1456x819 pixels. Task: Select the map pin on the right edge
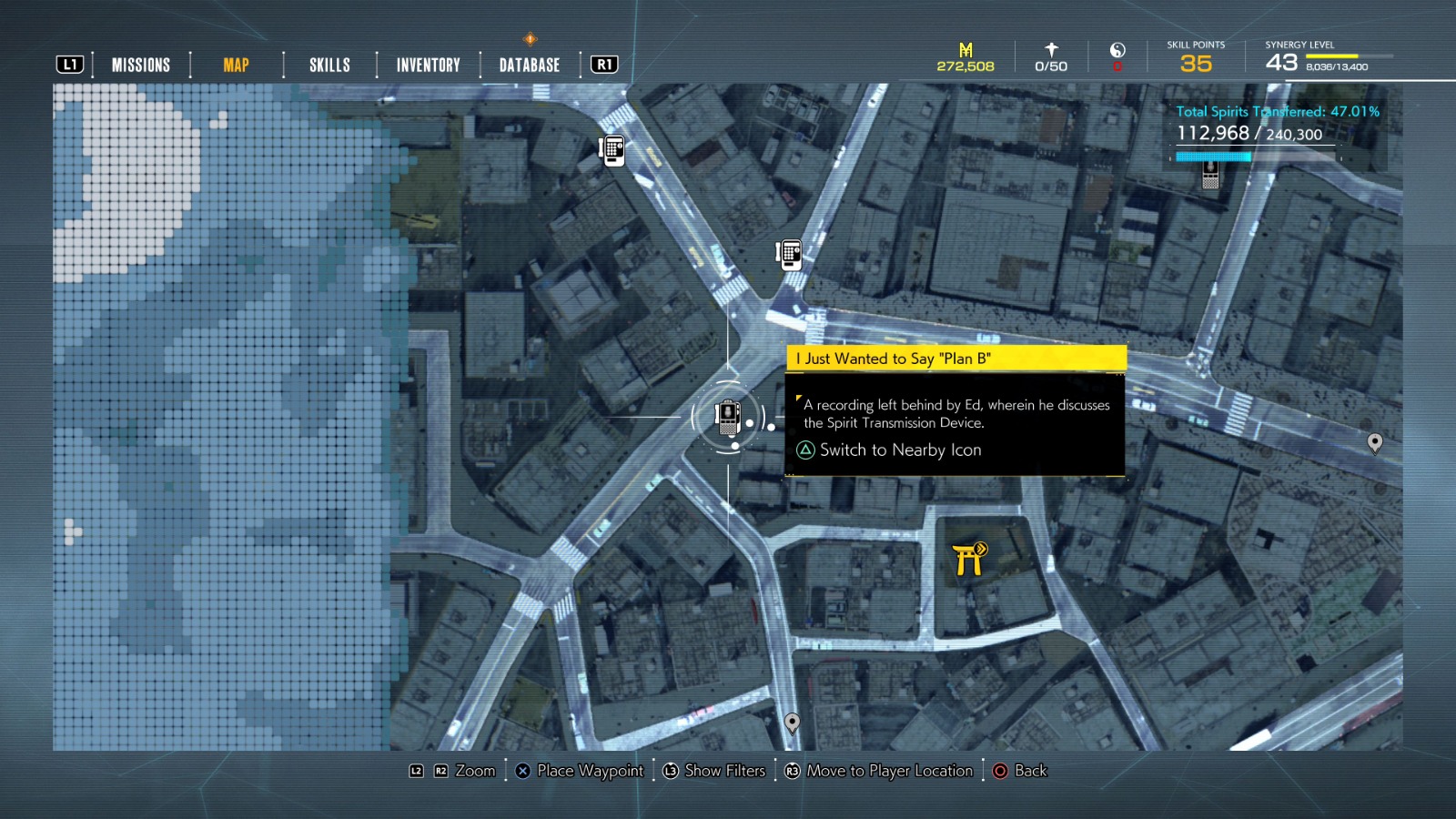coord(1377,444)
